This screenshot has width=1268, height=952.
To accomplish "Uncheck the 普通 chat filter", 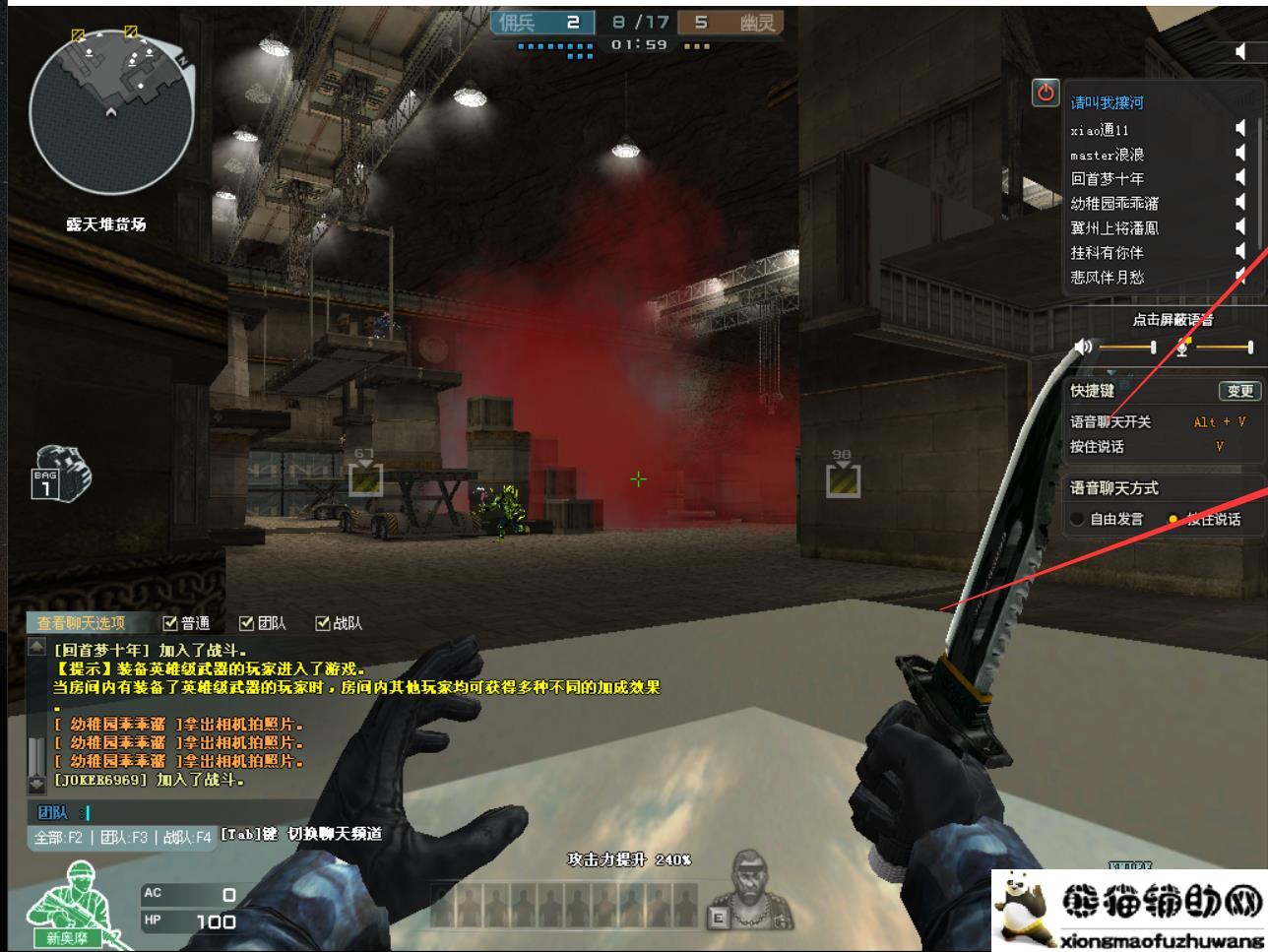I will pos(170,623).
